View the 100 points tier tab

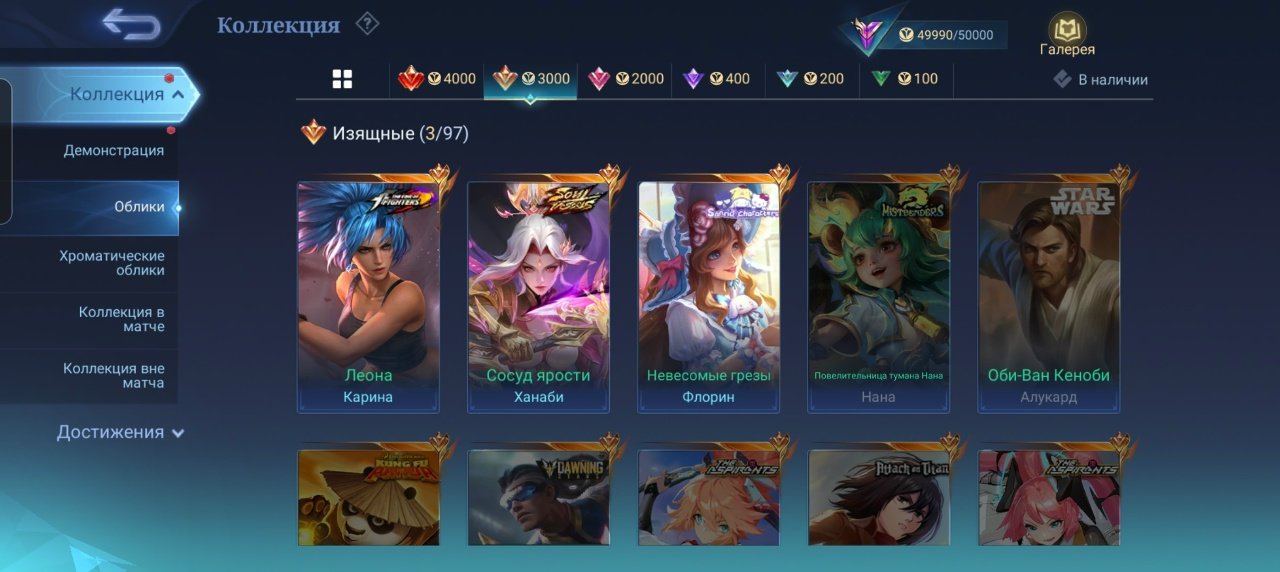coord(905,79)
